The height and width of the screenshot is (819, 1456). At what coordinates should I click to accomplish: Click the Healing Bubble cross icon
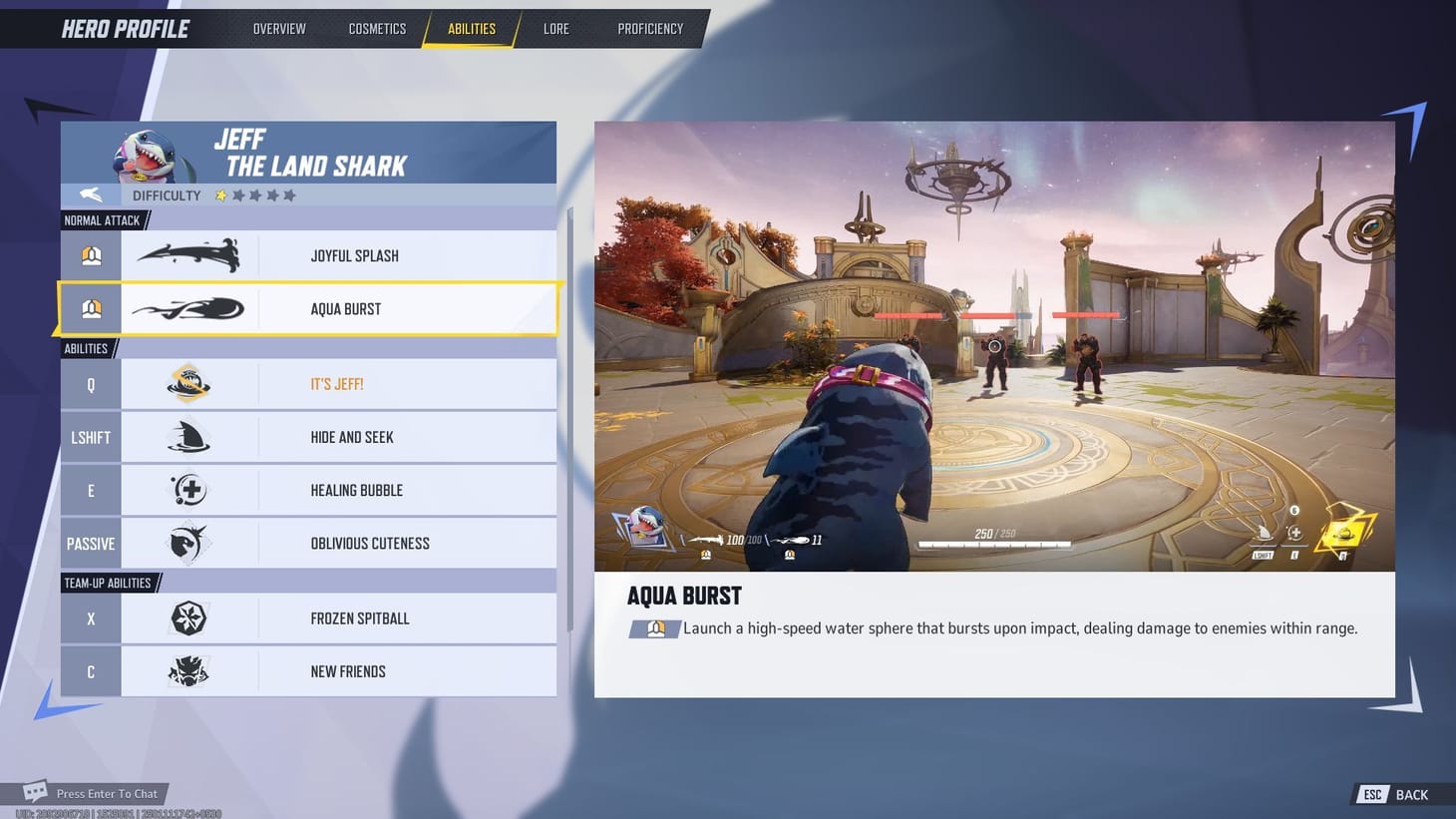coord(189,490)
